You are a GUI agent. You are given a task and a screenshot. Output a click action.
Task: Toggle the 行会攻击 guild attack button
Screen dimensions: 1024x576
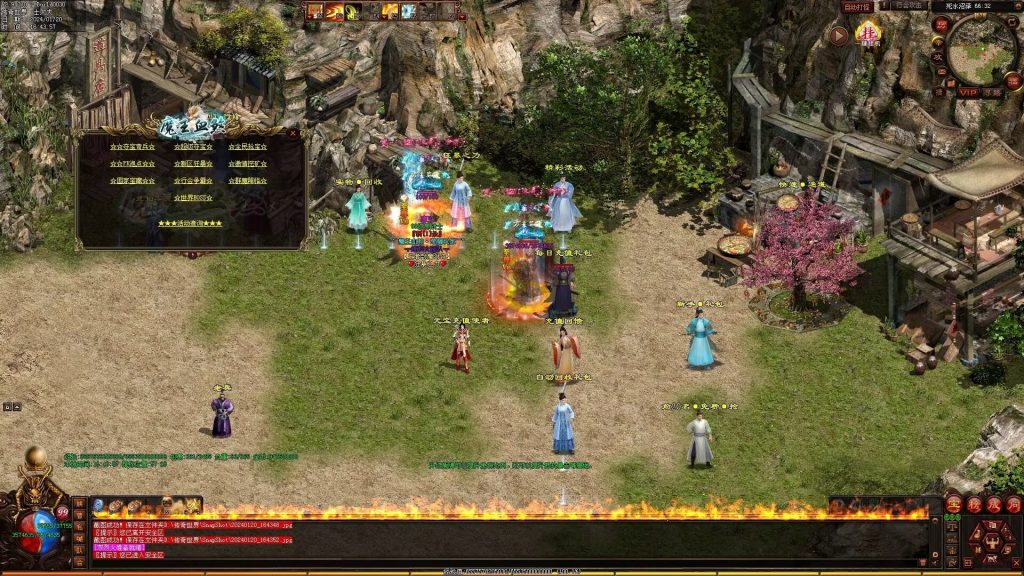(909, 7)
